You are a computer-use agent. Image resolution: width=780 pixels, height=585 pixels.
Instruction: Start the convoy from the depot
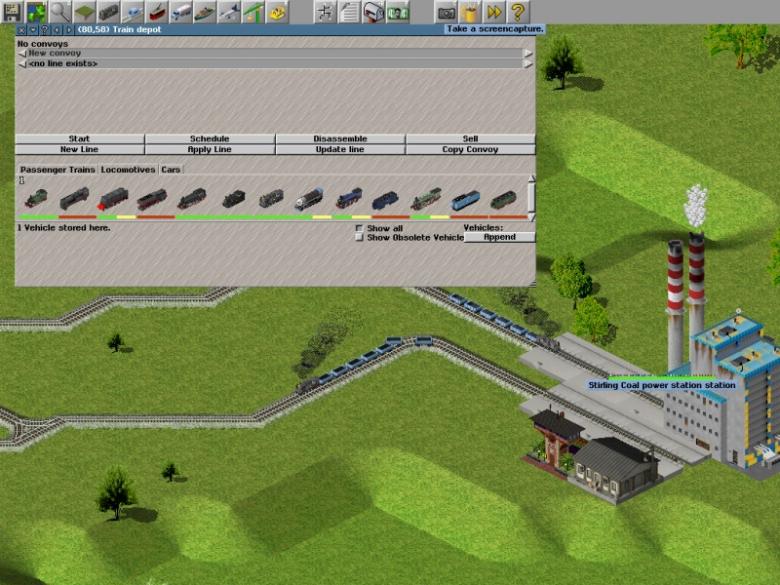click(x=79, y=139)
